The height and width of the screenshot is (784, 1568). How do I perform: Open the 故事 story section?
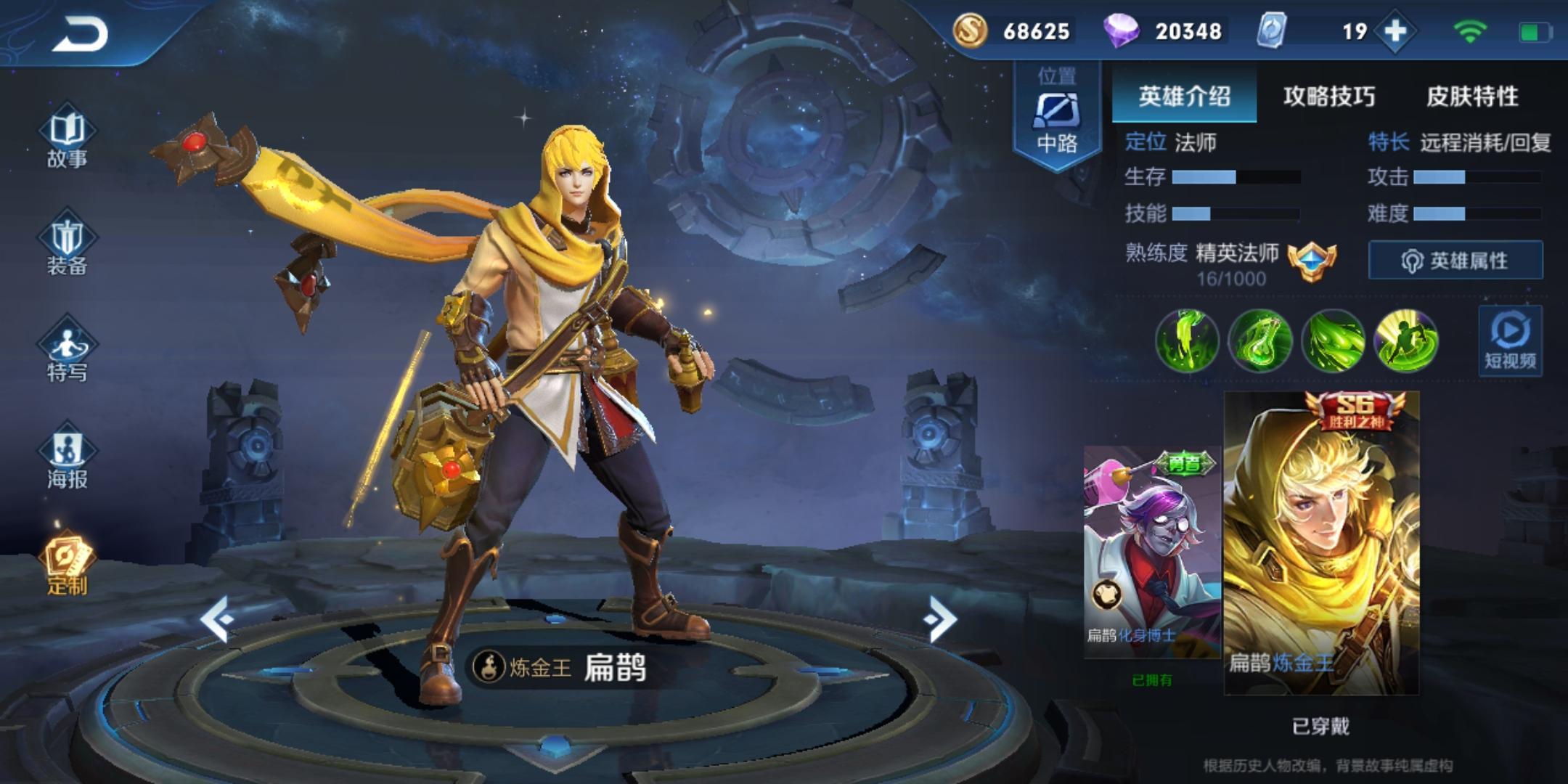click(x=67, y=139)
